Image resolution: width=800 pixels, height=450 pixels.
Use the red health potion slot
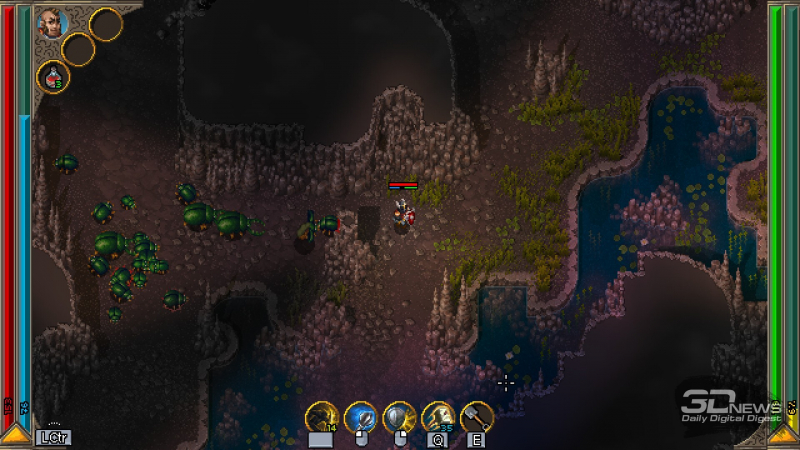tap(52, 75)
